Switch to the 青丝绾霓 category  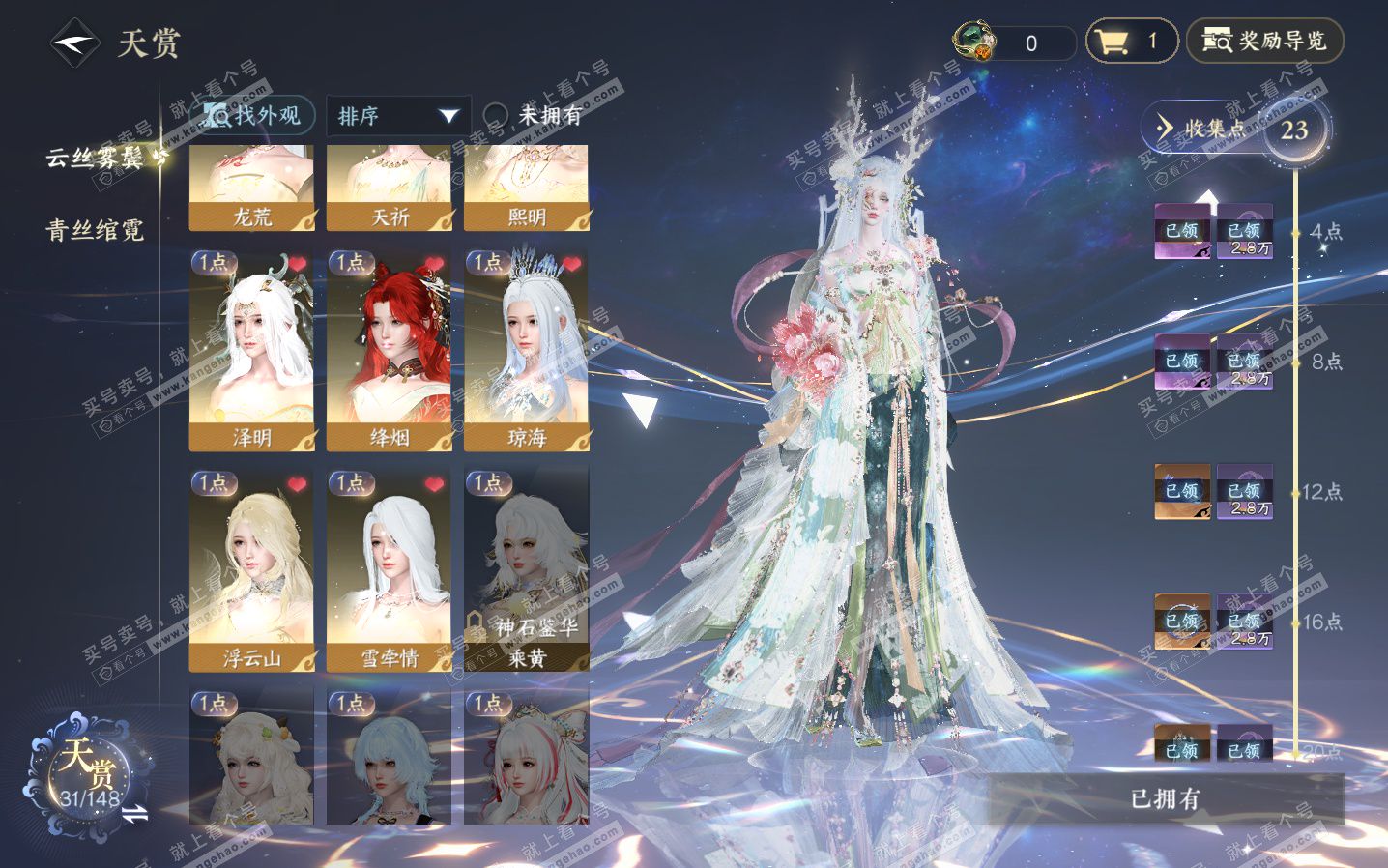(95, 230)
